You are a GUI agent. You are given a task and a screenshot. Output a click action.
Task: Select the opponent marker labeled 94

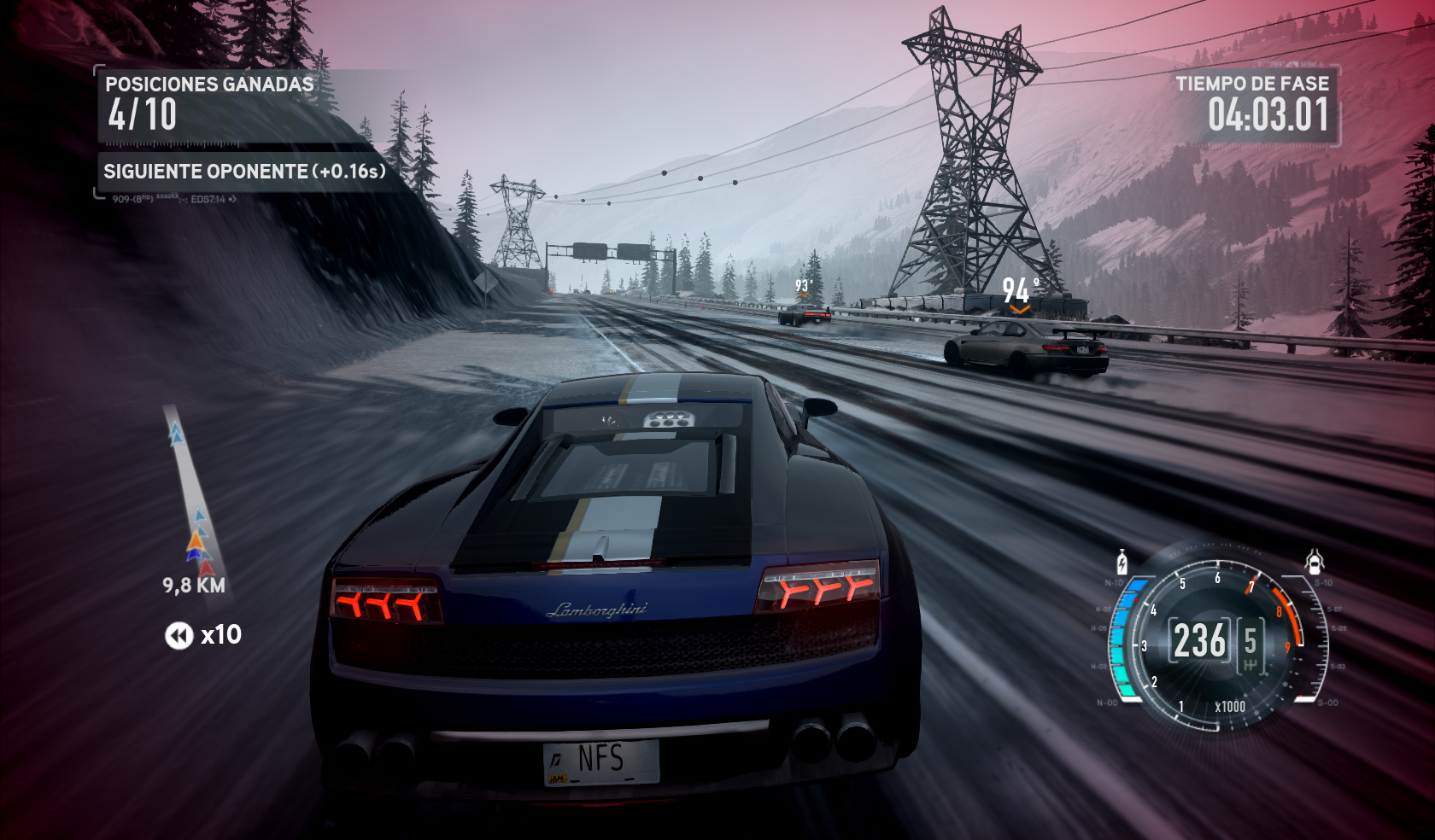[x=1019, y=292]
